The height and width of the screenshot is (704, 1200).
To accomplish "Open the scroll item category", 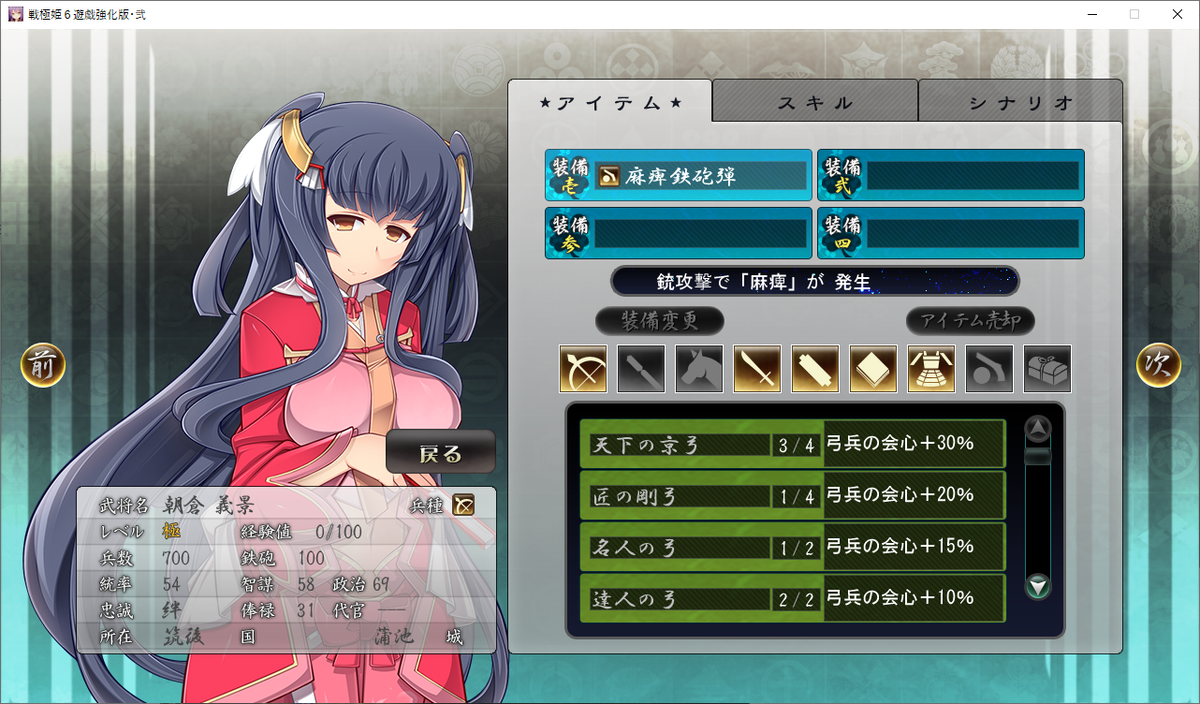I will pos(815,369).
